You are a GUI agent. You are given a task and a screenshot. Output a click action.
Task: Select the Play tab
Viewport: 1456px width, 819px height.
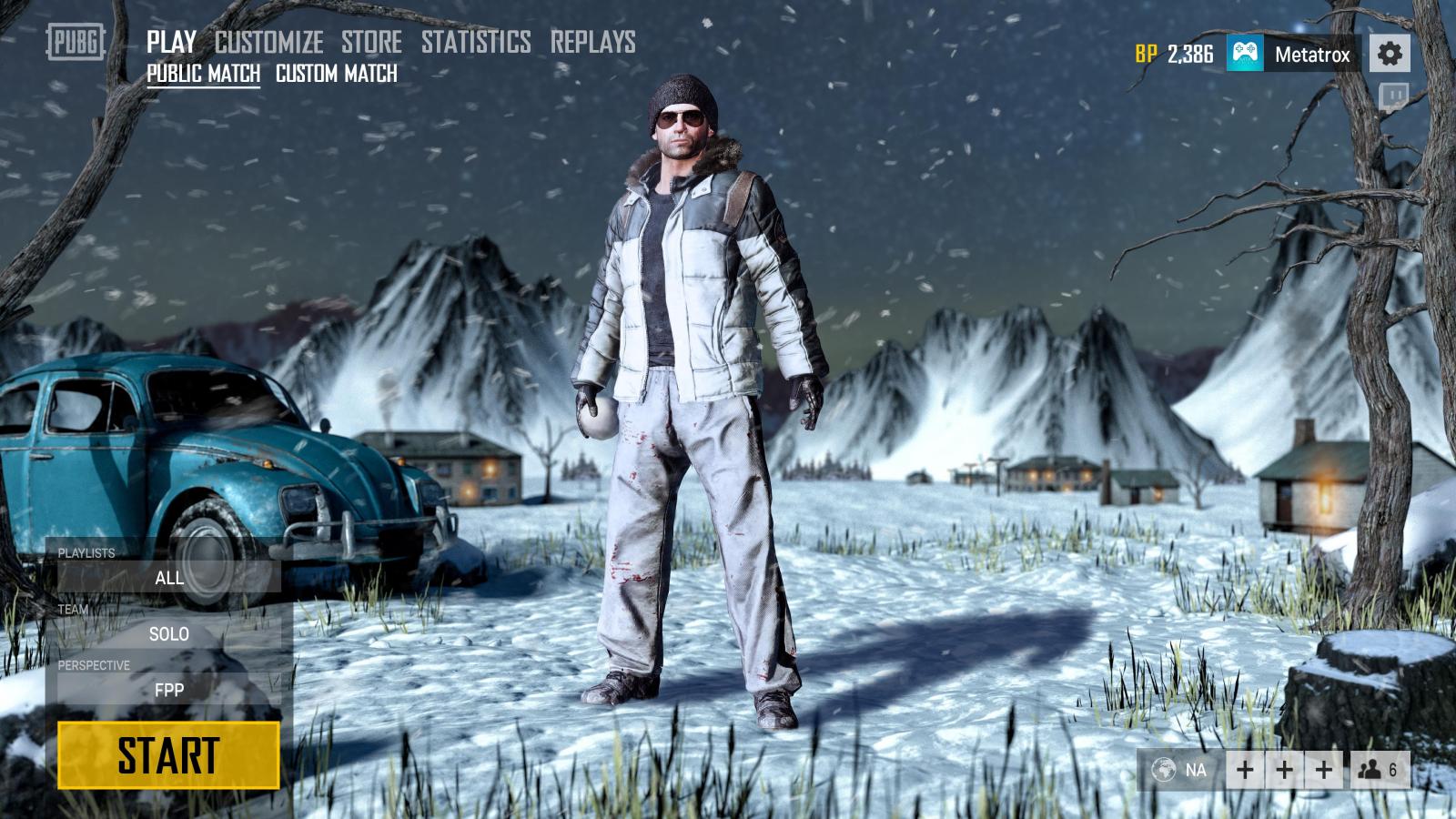tap(171, 42)
